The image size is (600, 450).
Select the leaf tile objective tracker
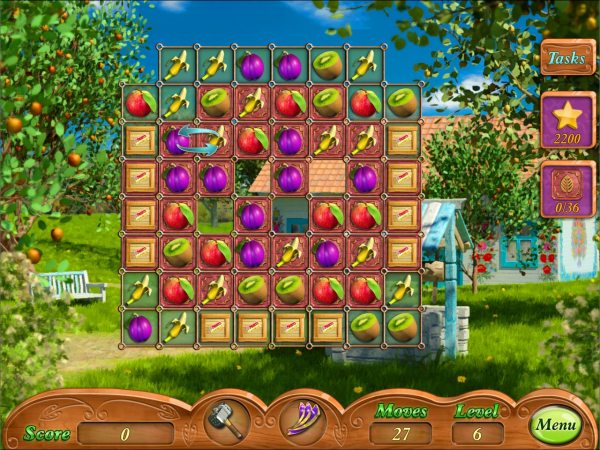tap(567, 187)
